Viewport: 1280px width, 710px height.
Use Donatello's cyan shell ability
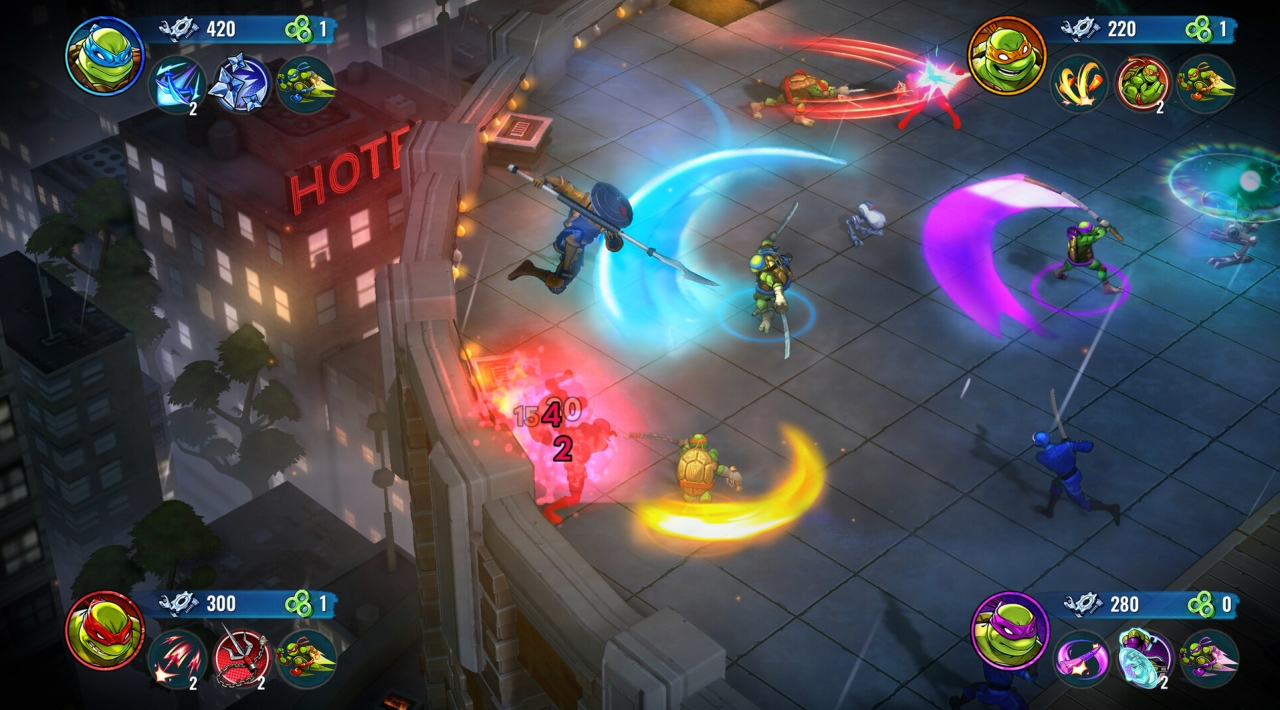point(1145,659)
